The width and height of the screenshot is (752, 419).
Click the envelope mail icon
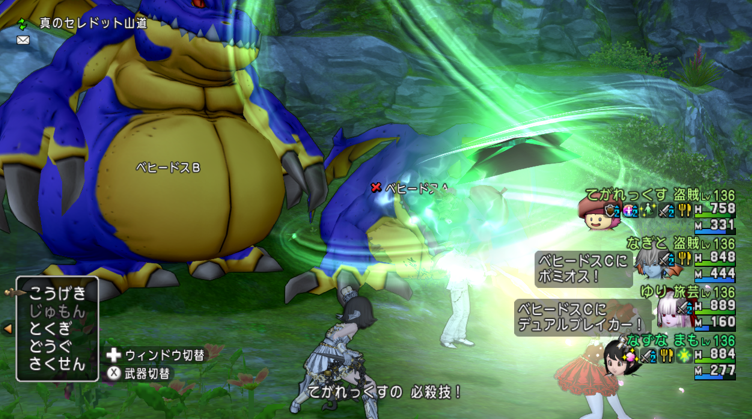pos(23,40)
